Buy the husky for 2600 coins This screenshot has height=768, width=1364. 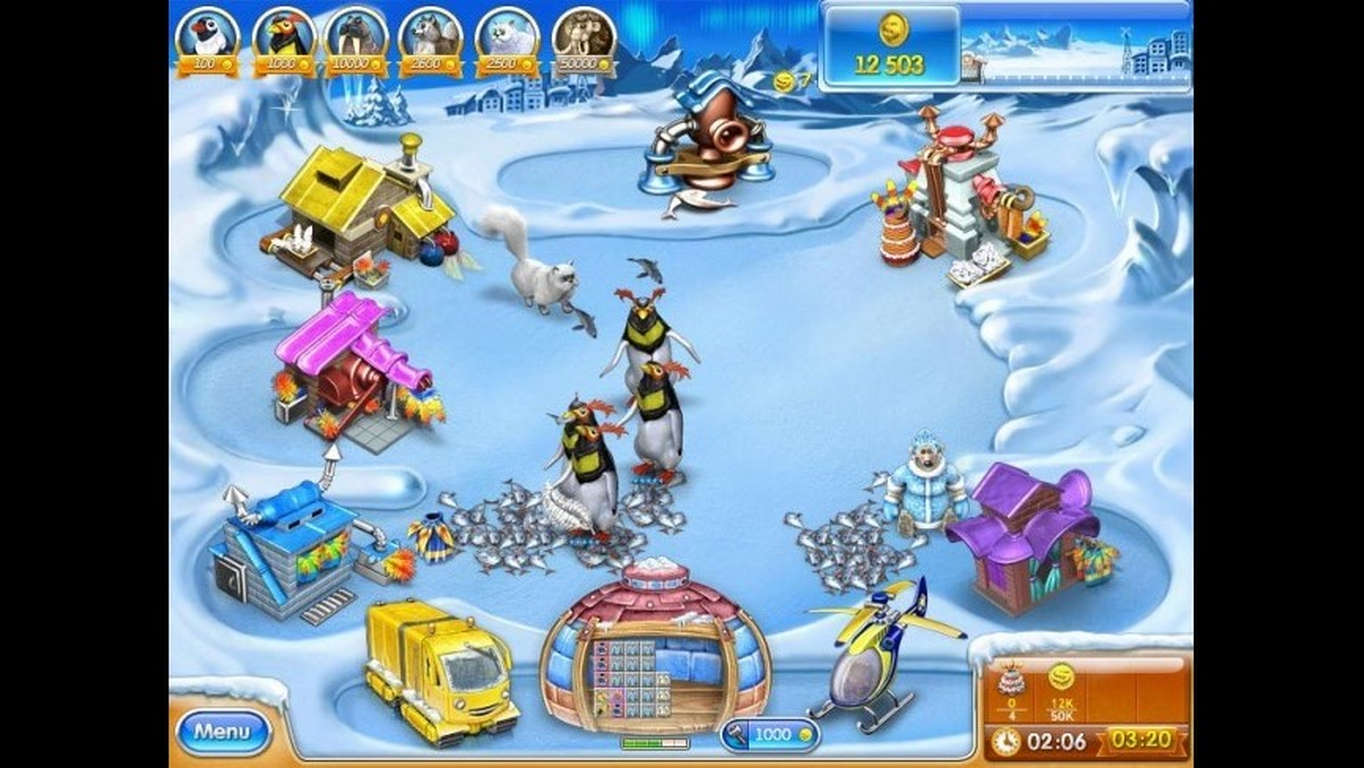coord(429,38)
